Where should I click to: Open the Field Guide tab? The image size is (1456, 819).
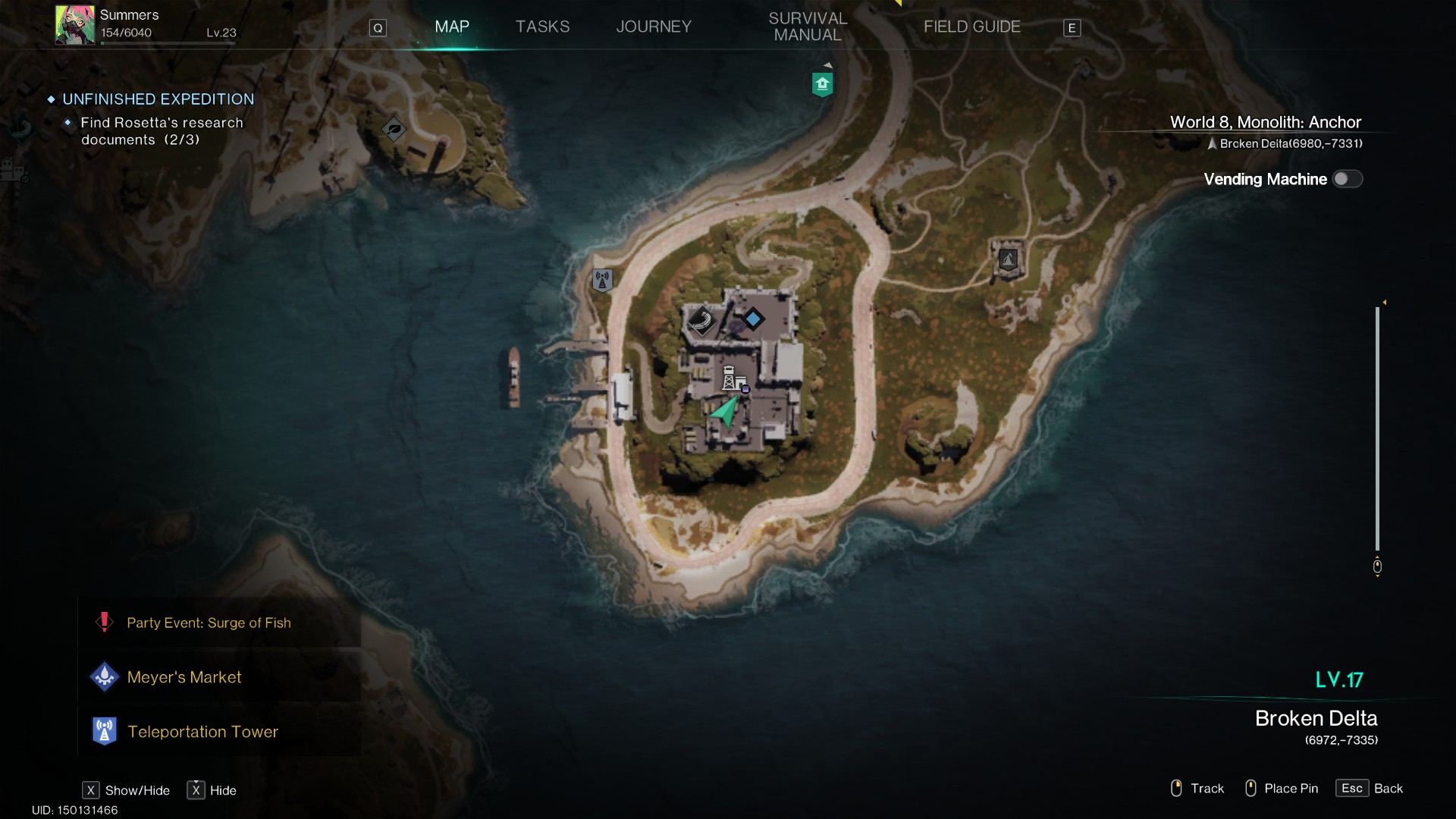click(972, 27)
